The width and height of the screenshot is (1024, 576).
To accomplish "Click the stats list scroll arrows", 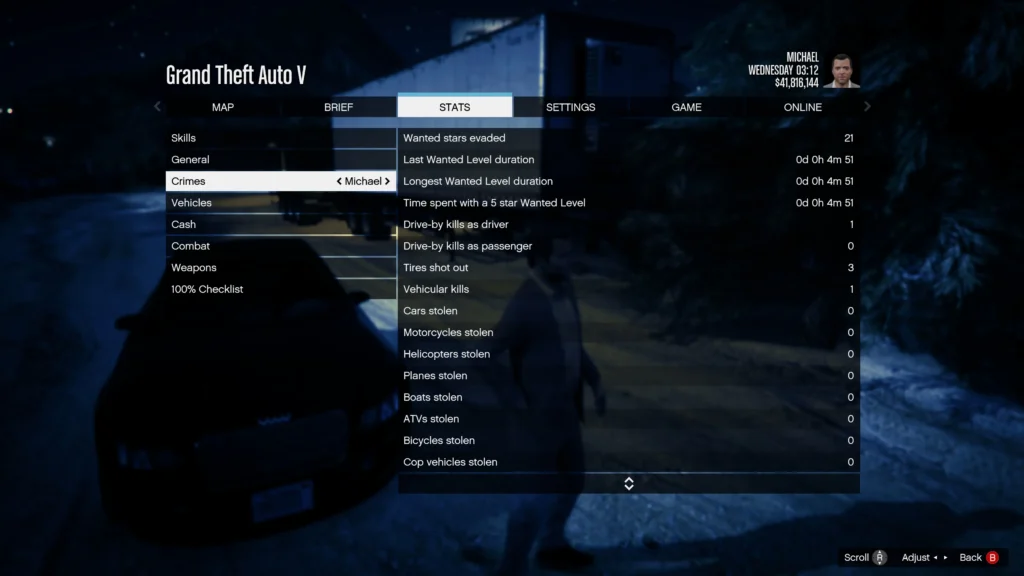I will (x=629, y=484).
